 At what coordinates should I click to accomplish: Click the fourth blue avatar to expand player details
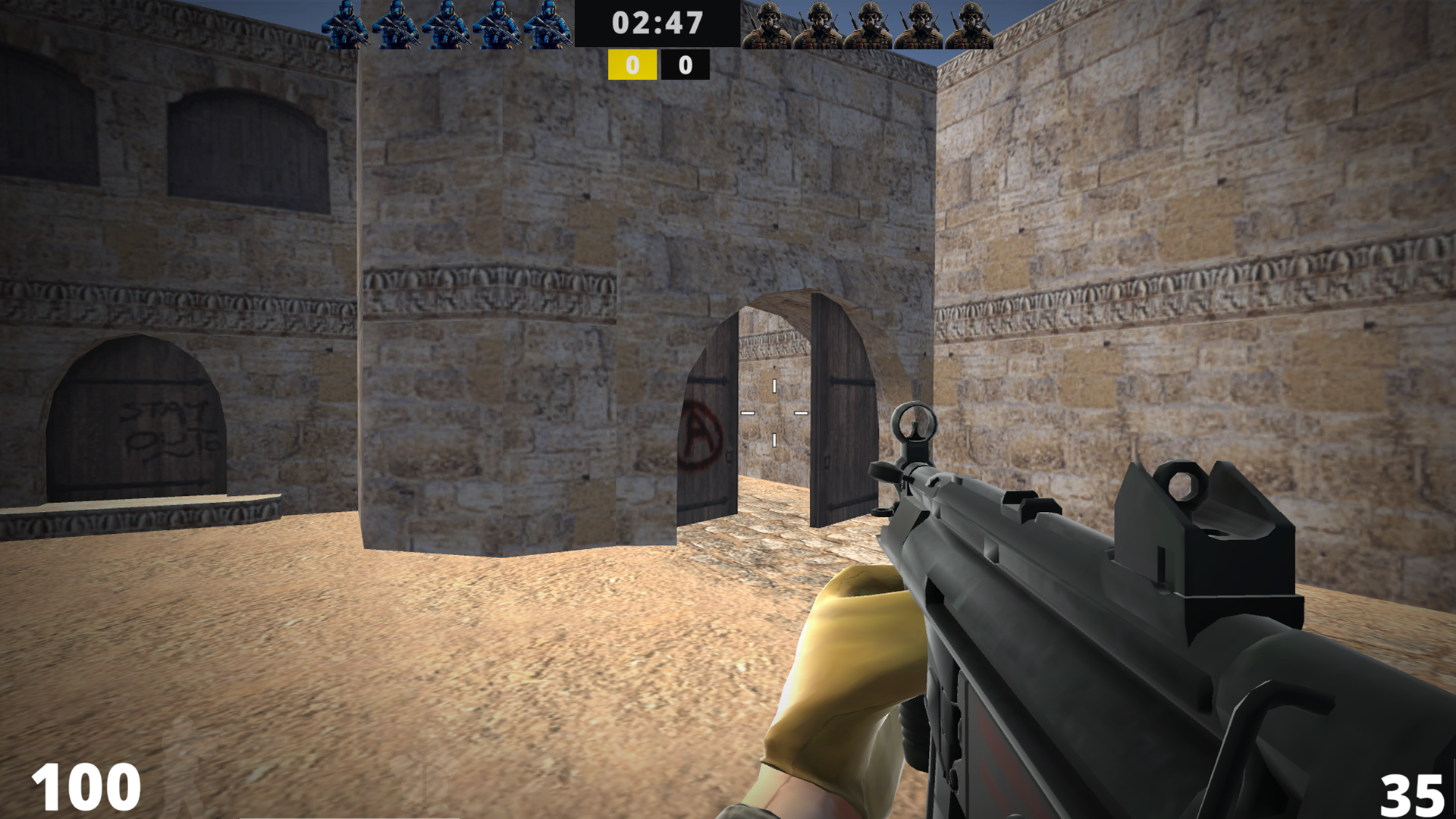[498, 24]
